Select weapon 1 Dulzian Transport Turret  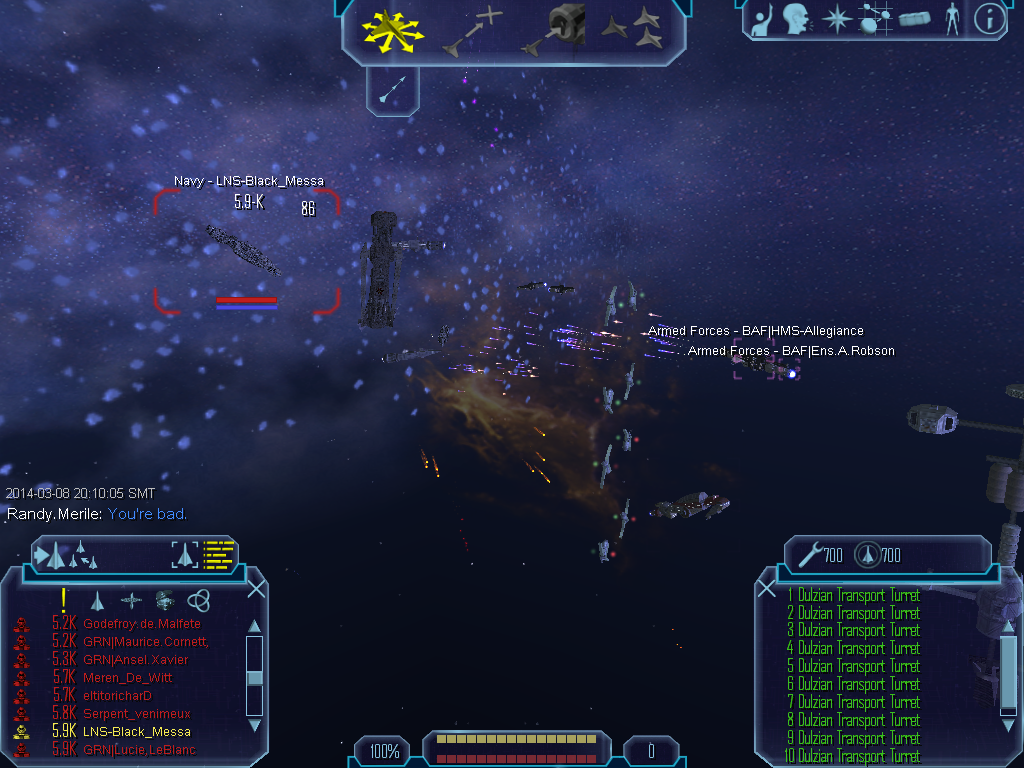click(853, 596)
